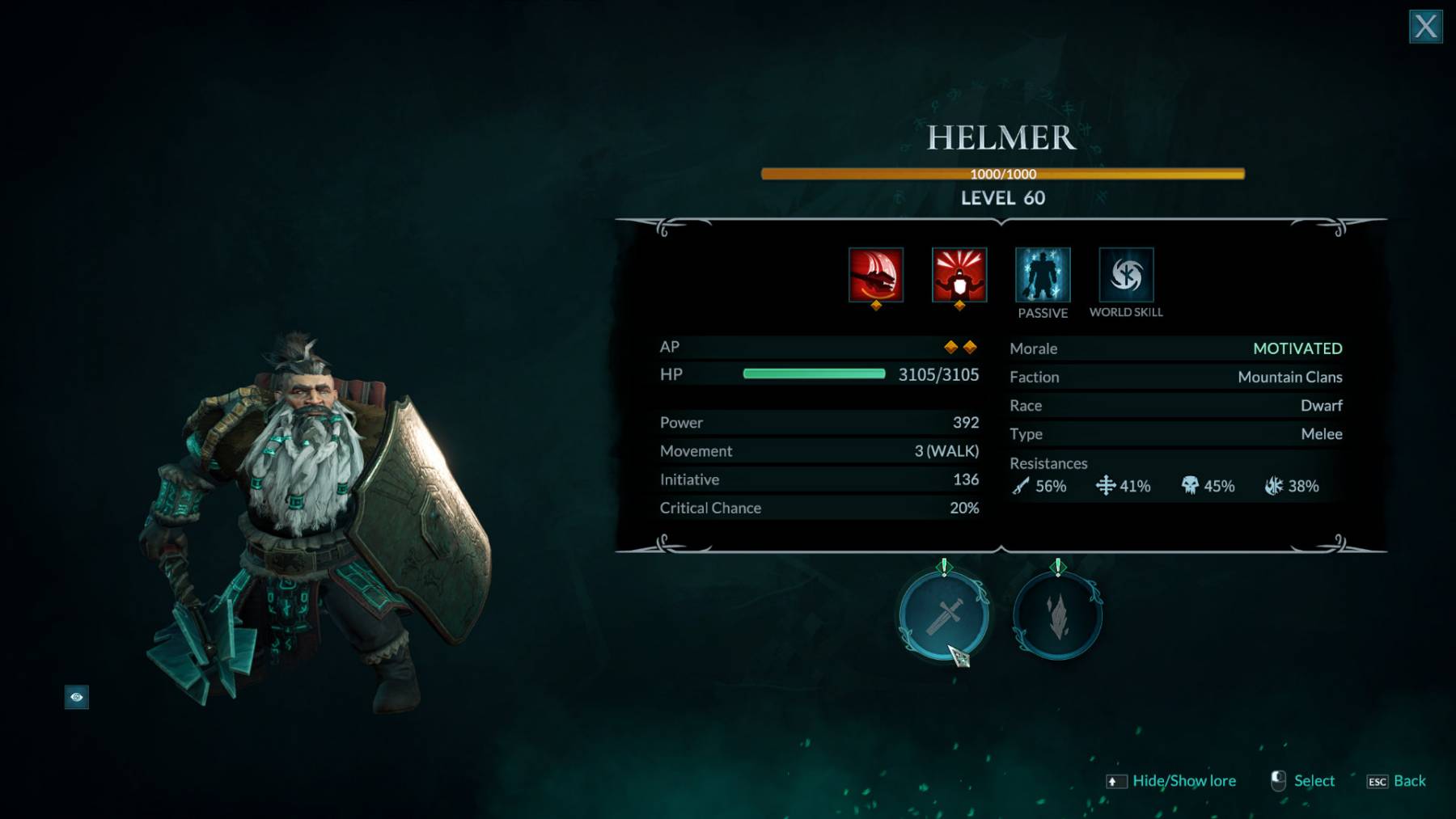Select the red shield burst skill icon
The width and height of the screenshot is (1456, 819).
pos(959,275)
